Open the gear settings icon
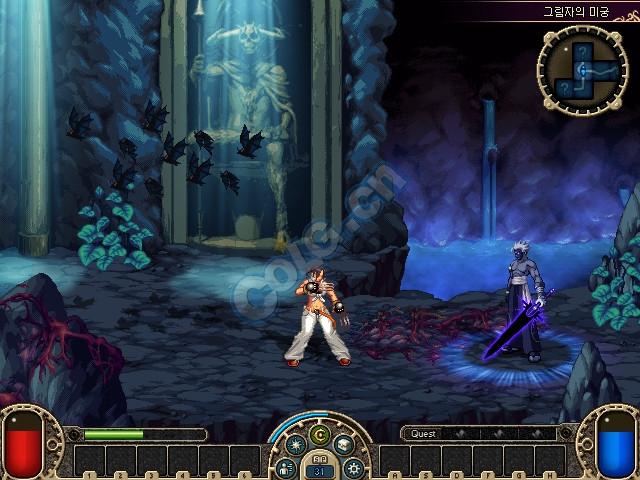The width and height of the screenshot is (640, 480). point(354,467)
